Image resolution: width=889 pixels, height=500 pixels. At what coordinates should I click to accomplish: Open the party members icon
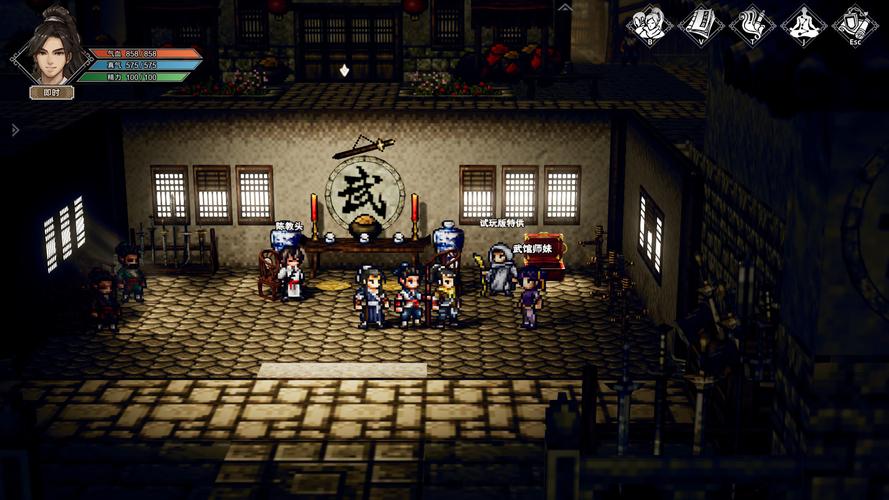point(648,24)
